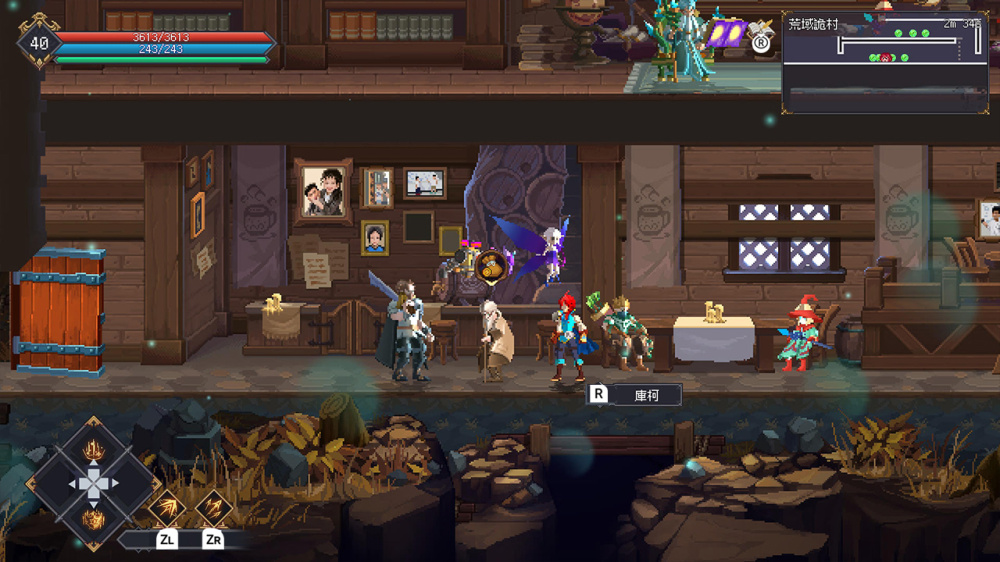
Task: Use the triple arrow skill above ZR
Action: point(213,508)
